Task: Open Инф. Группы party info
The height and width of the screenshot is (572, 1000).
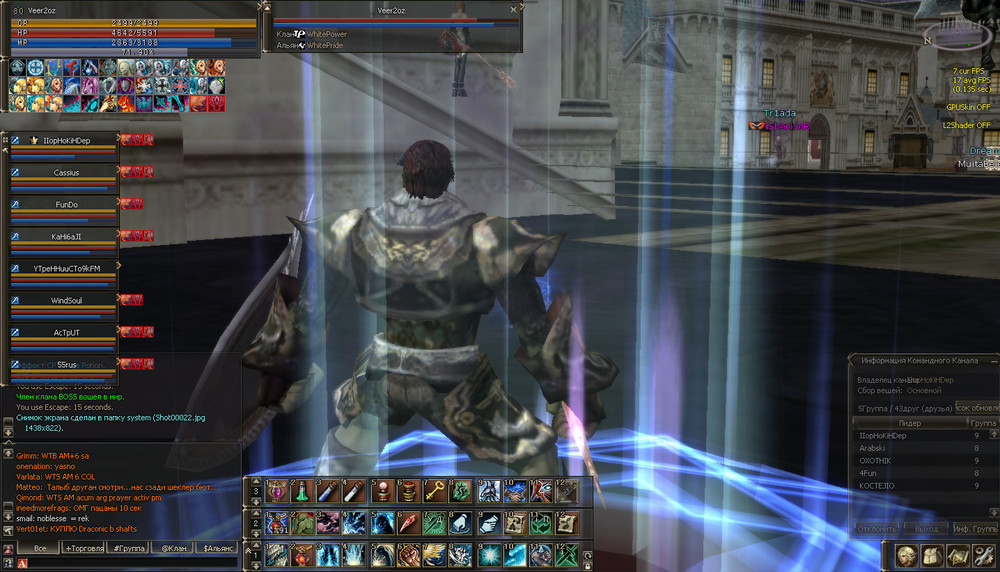Action: [x=974, y=528]
